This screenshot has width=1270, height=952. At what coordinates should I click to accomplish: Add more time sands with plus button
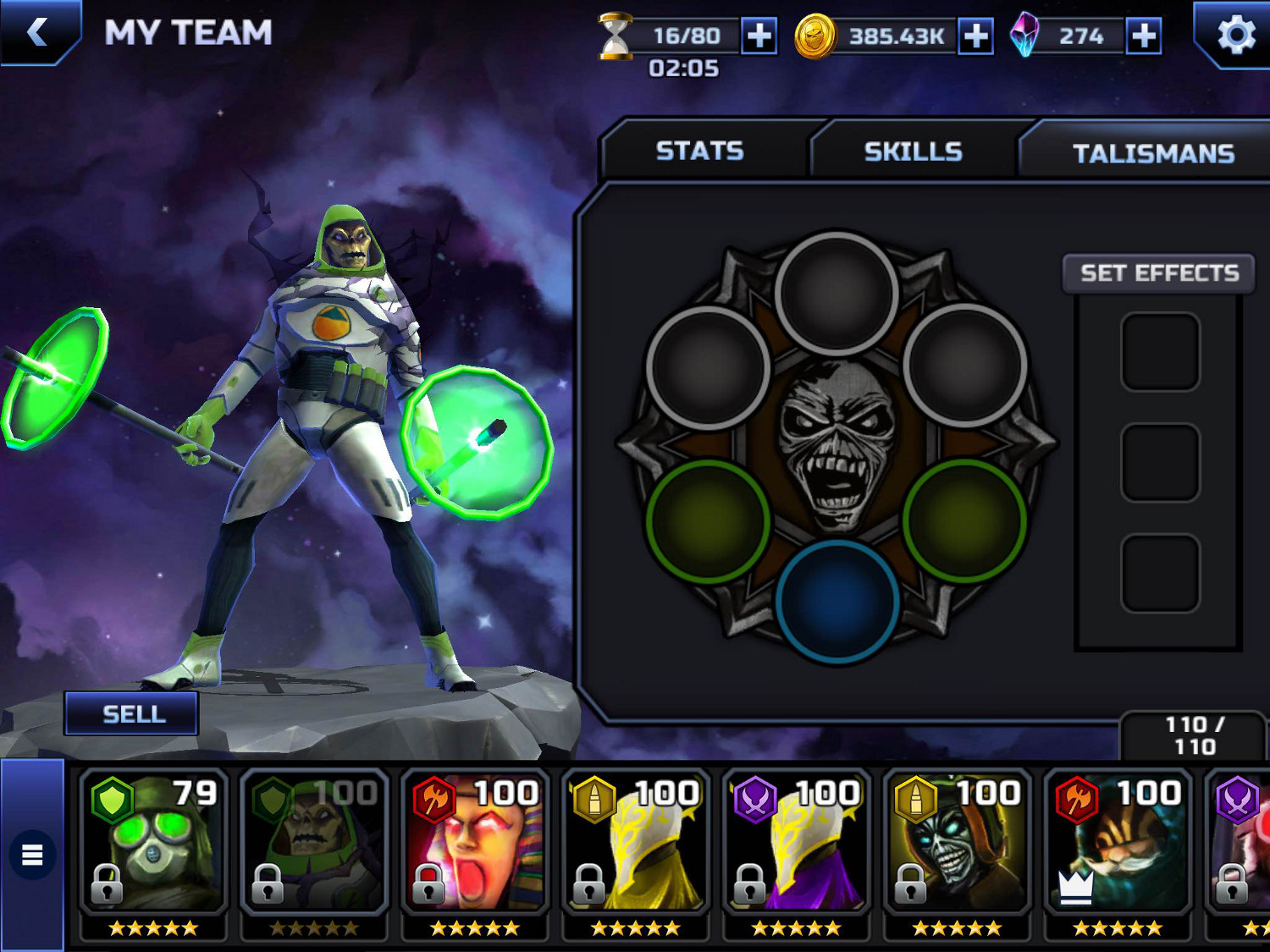tap(759, 36)
